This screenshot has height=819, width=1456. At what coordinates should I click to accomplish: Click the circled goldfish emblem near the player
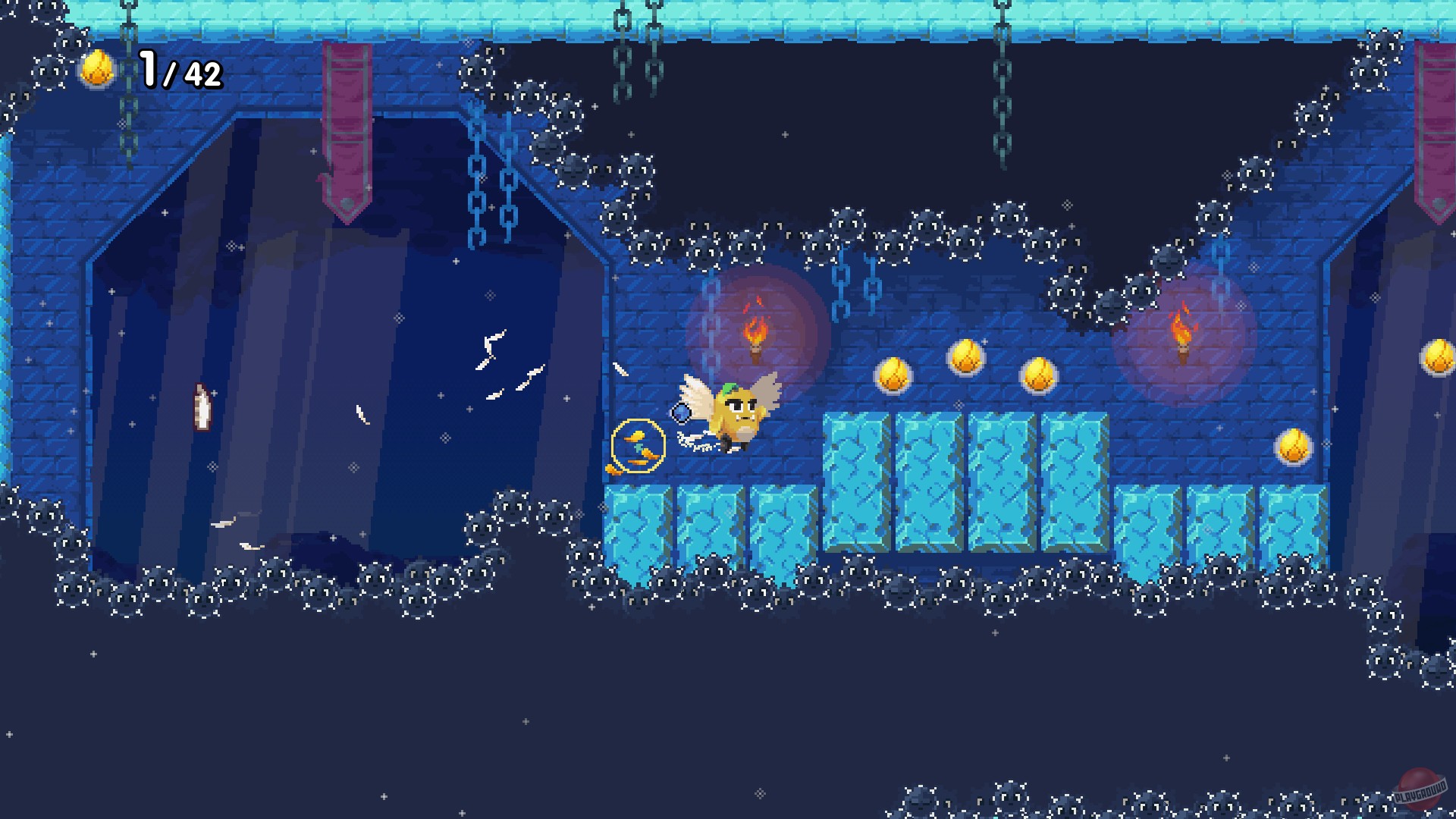(x=638, y=446)
